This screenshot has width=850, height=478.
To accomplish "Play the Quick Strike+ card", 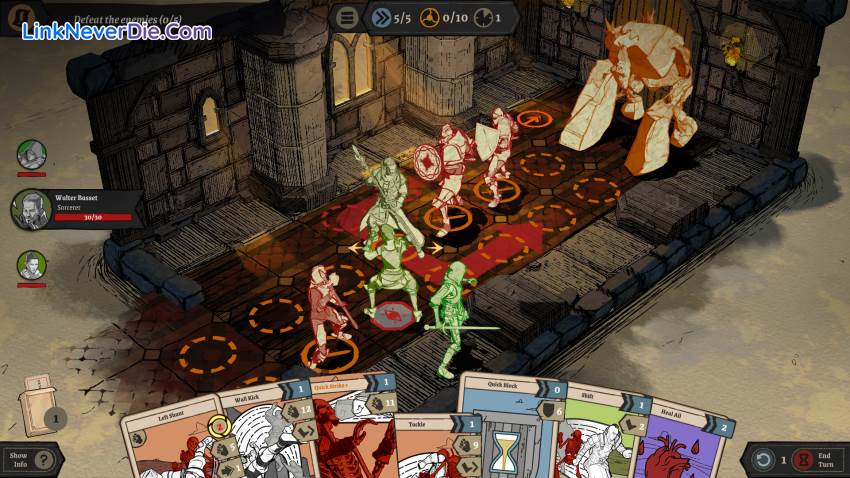I will pos(345,425).
